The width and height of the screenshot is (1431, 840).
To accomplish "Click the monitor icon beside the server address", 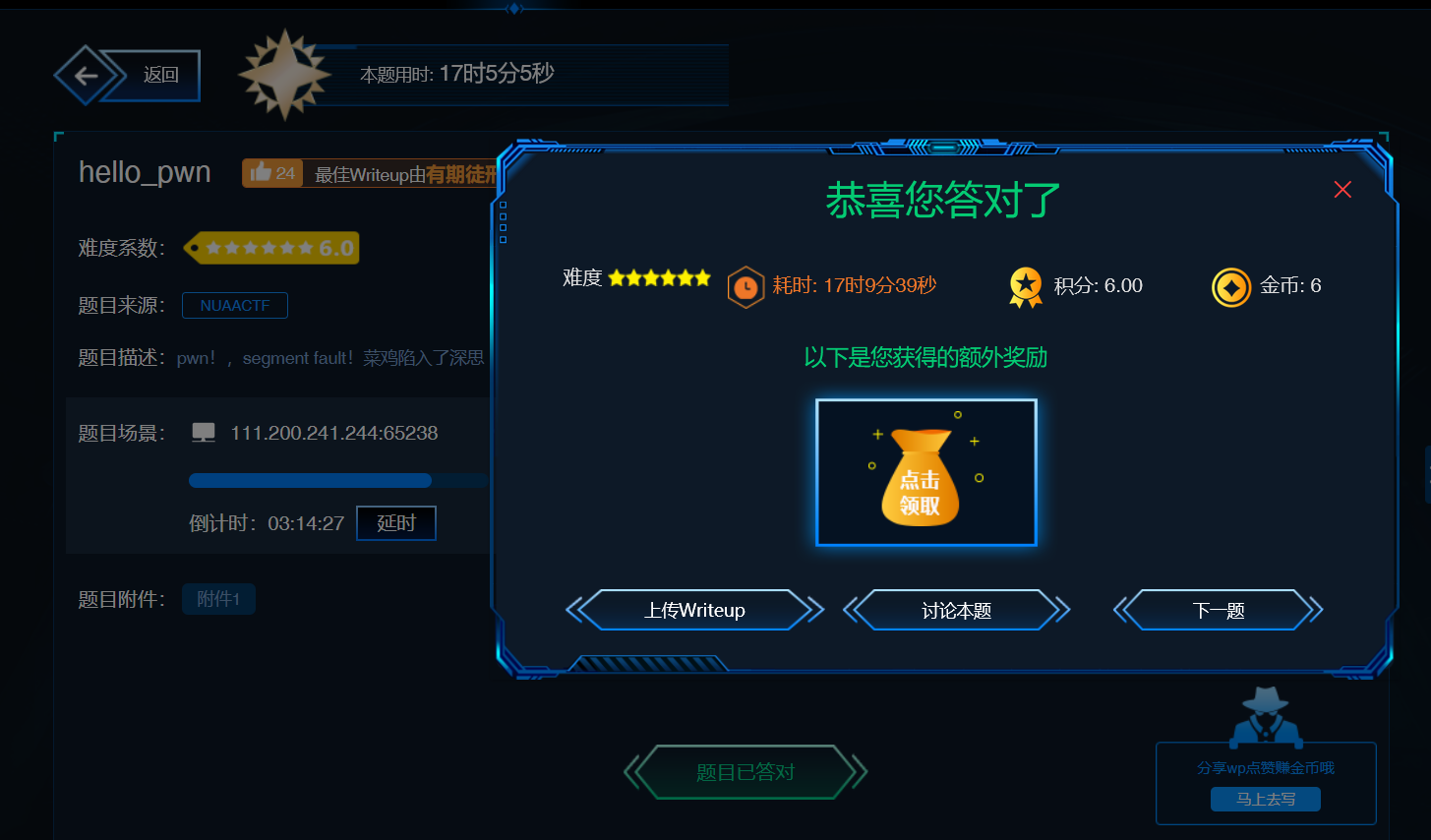I will [204, 430].
